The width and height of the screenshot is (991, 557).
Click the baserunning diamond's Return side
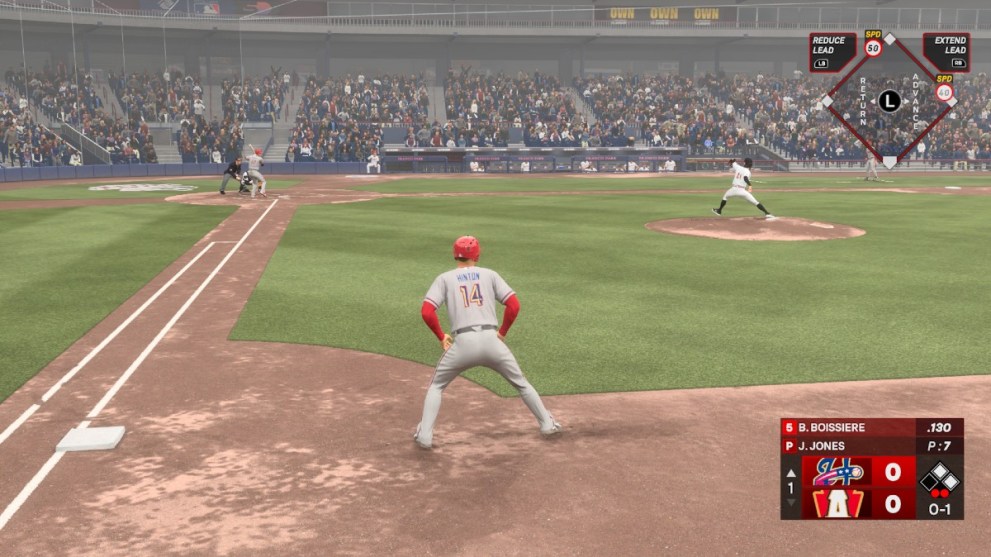(862, 101)
